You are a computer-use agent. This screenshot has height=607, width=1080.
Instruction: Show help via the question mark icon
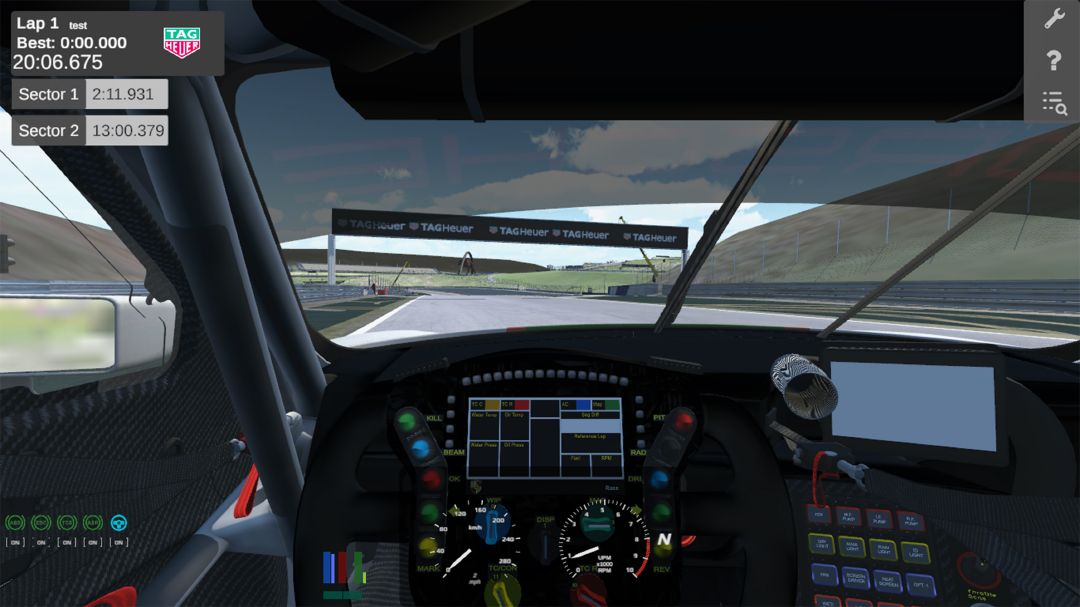(1053, 60)
